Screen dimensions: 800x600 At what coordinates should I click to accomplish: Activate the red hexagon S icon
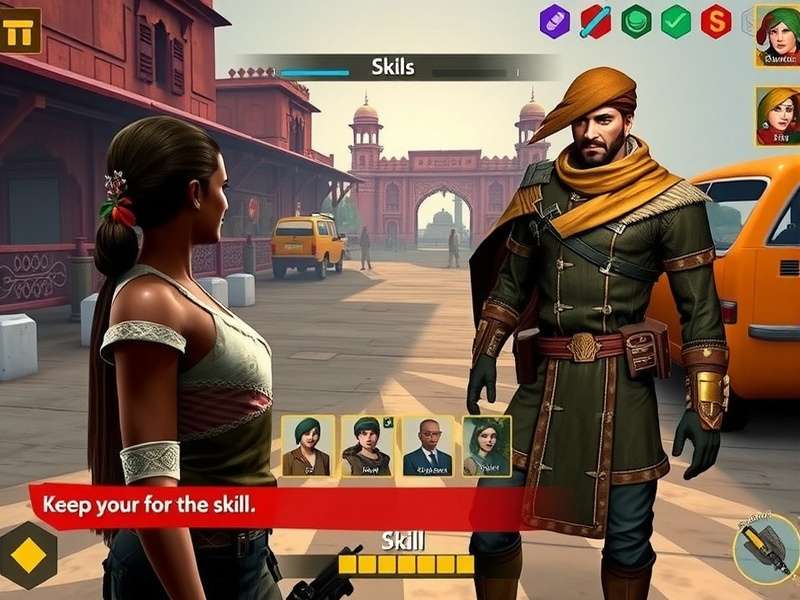(x=716, y=21)
